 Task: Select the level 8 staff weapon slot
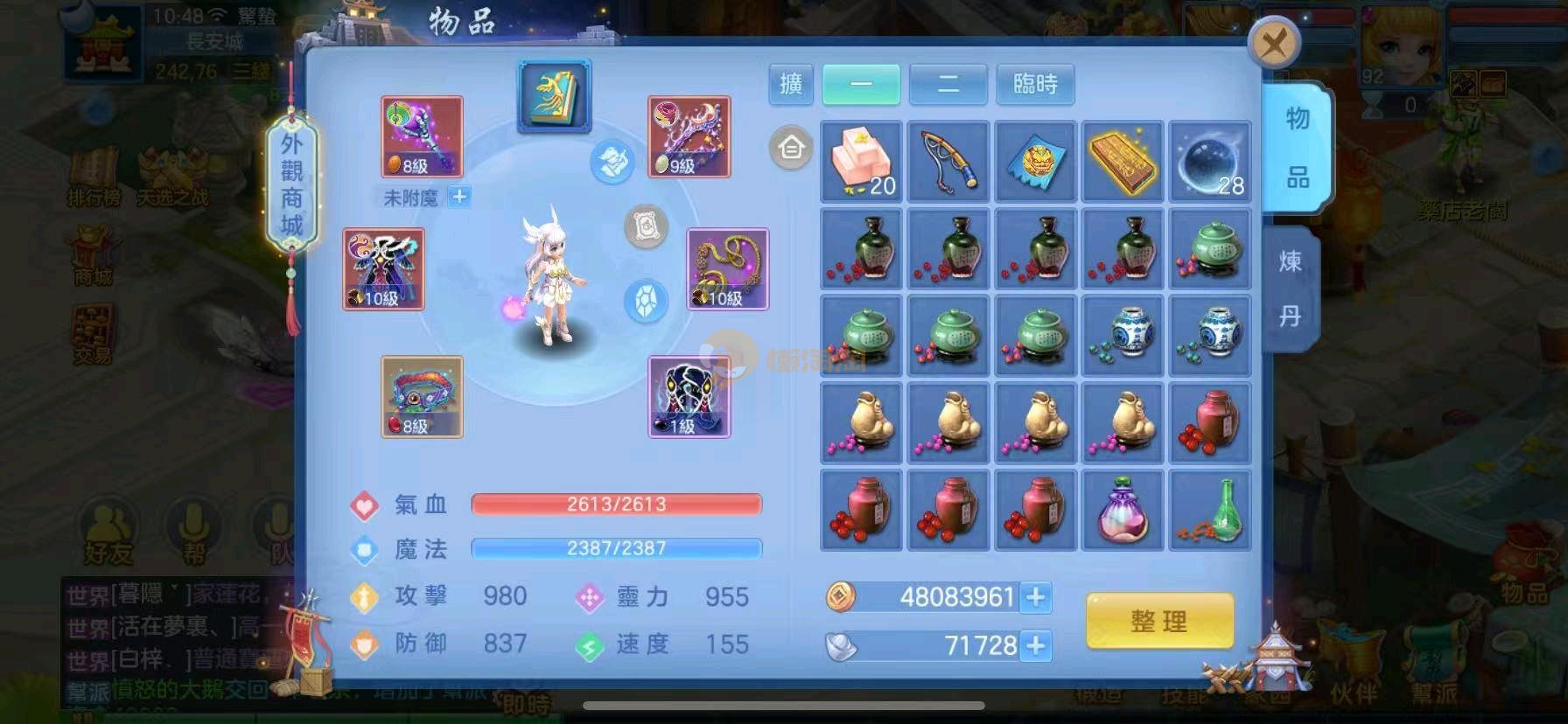click(422, 137)
